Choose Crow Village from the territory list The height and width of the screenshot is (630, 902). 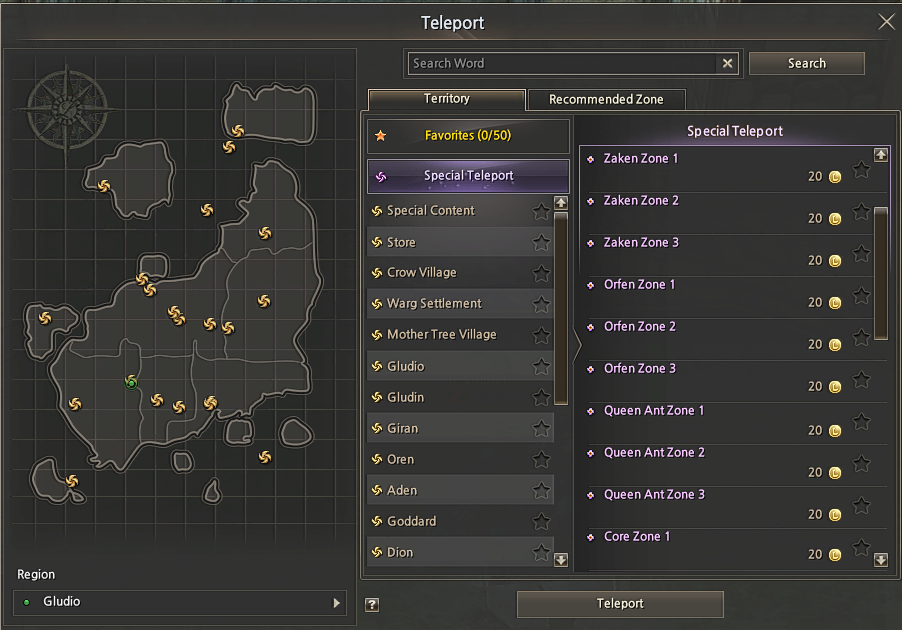pyautogui.click(x=422, y=272)
